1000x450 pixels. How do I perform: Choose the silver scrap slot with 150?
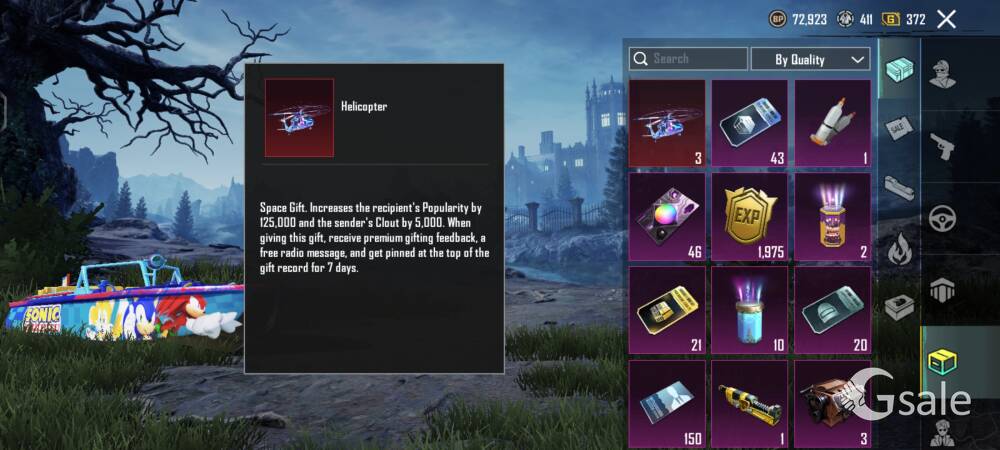point(667,403)
